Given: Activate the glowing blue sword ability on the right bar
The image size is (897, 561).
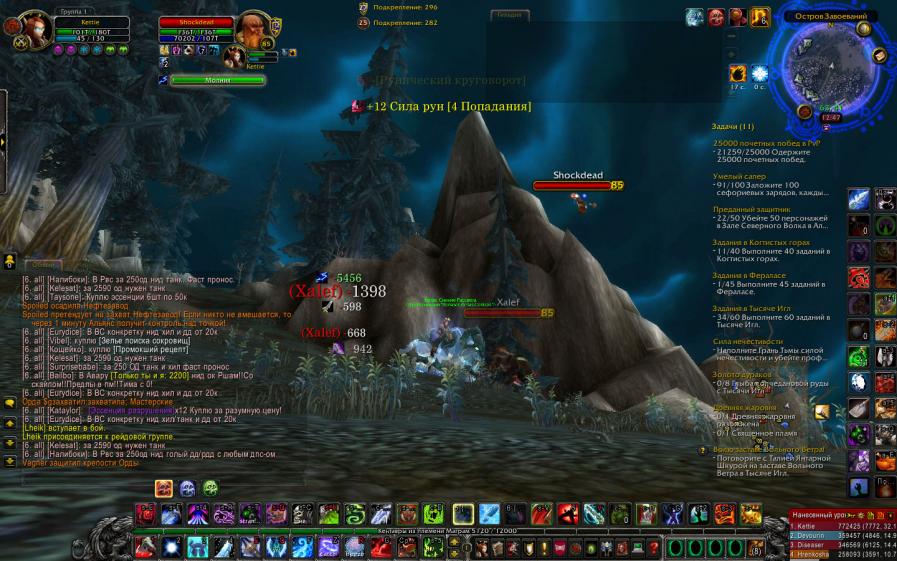Looking at the screenshot, I should coord(859,199).
